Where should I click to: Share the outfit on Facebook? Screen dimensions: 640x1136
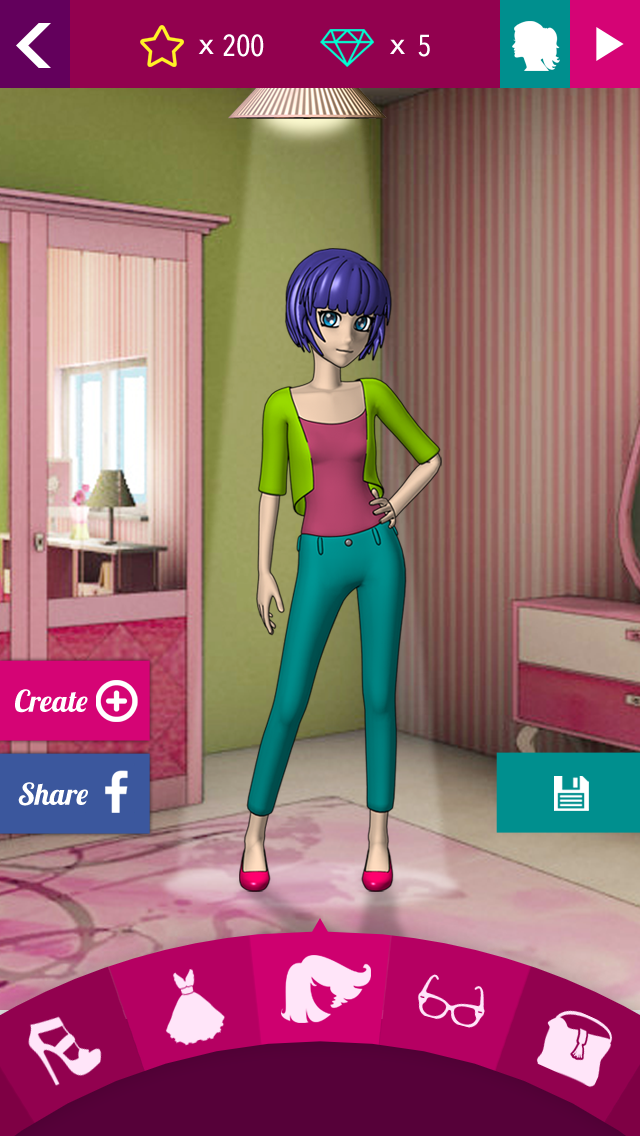coord(75,794)
